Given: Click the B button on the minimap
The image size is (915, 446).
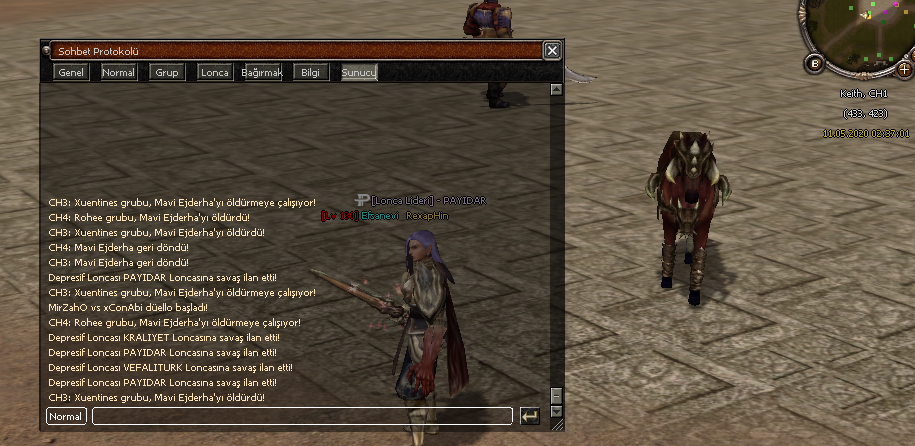Looking at the screenshot, I should 814,64.
